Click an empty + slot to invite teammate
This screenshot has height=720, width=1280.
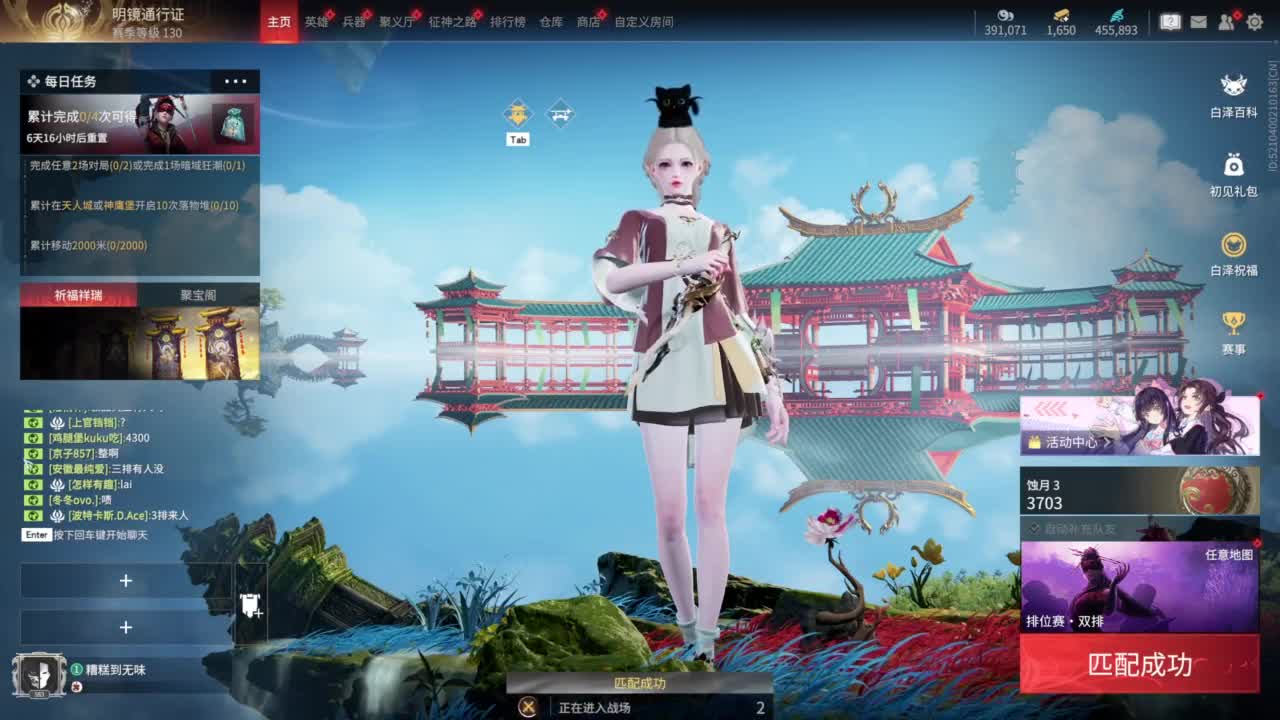[127, 580]
